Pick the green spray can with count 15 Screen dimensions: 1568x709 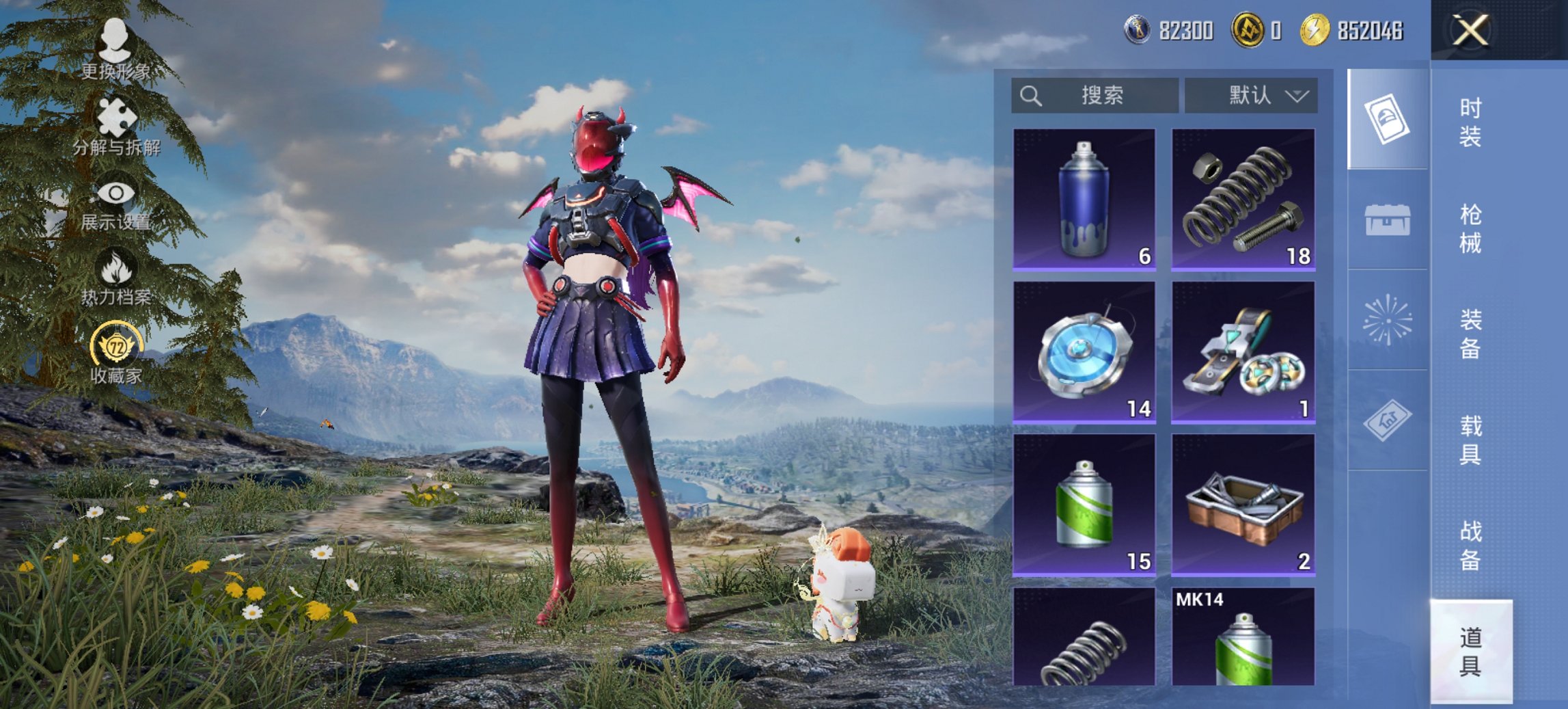point(1084,505)
